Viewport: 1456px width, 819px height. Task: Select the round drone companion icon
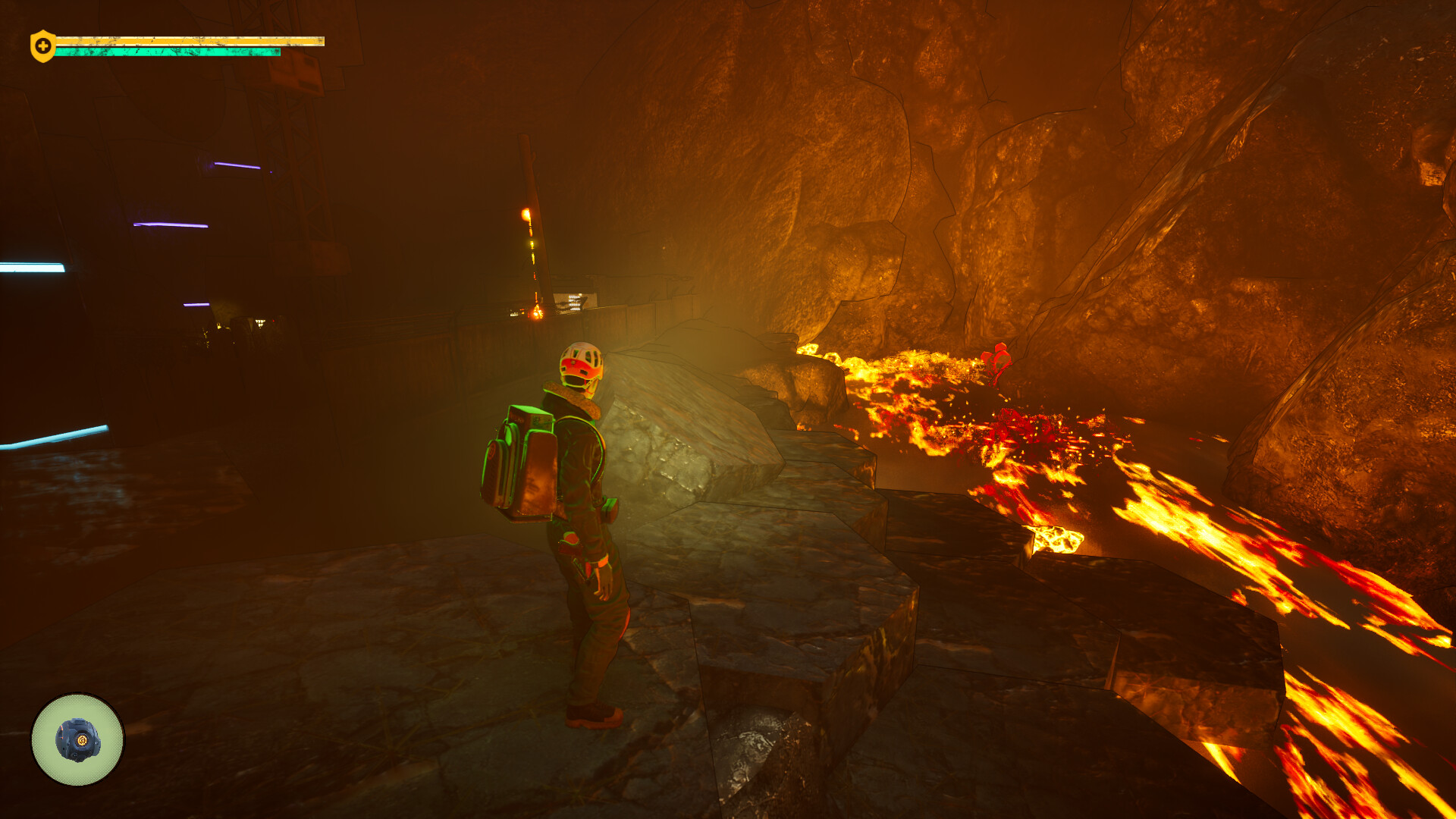coord(77,739)
